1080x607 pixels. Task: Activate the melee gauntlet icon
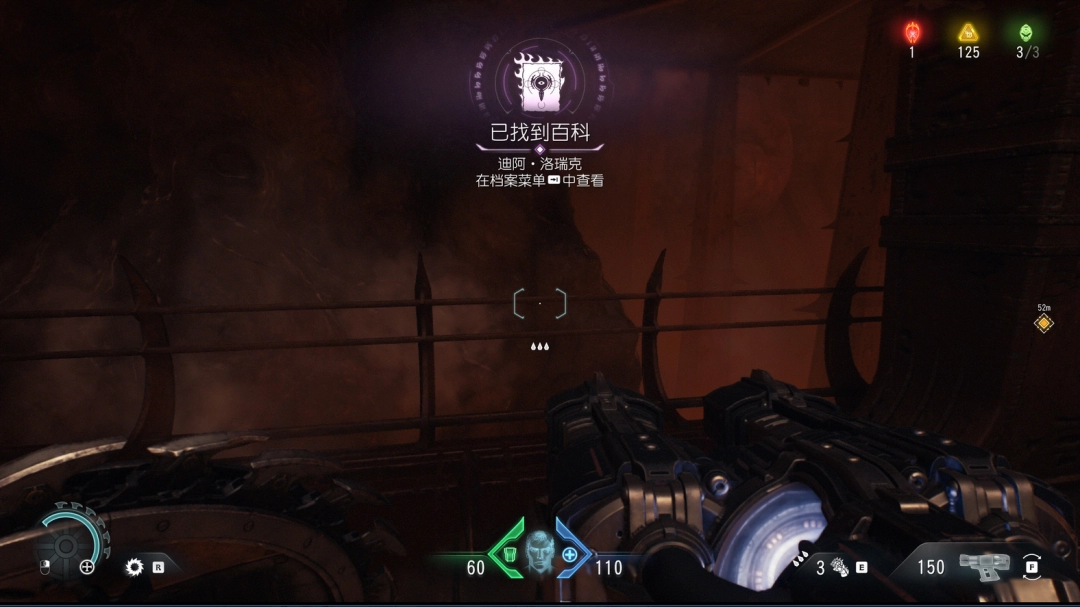point(840,568)
